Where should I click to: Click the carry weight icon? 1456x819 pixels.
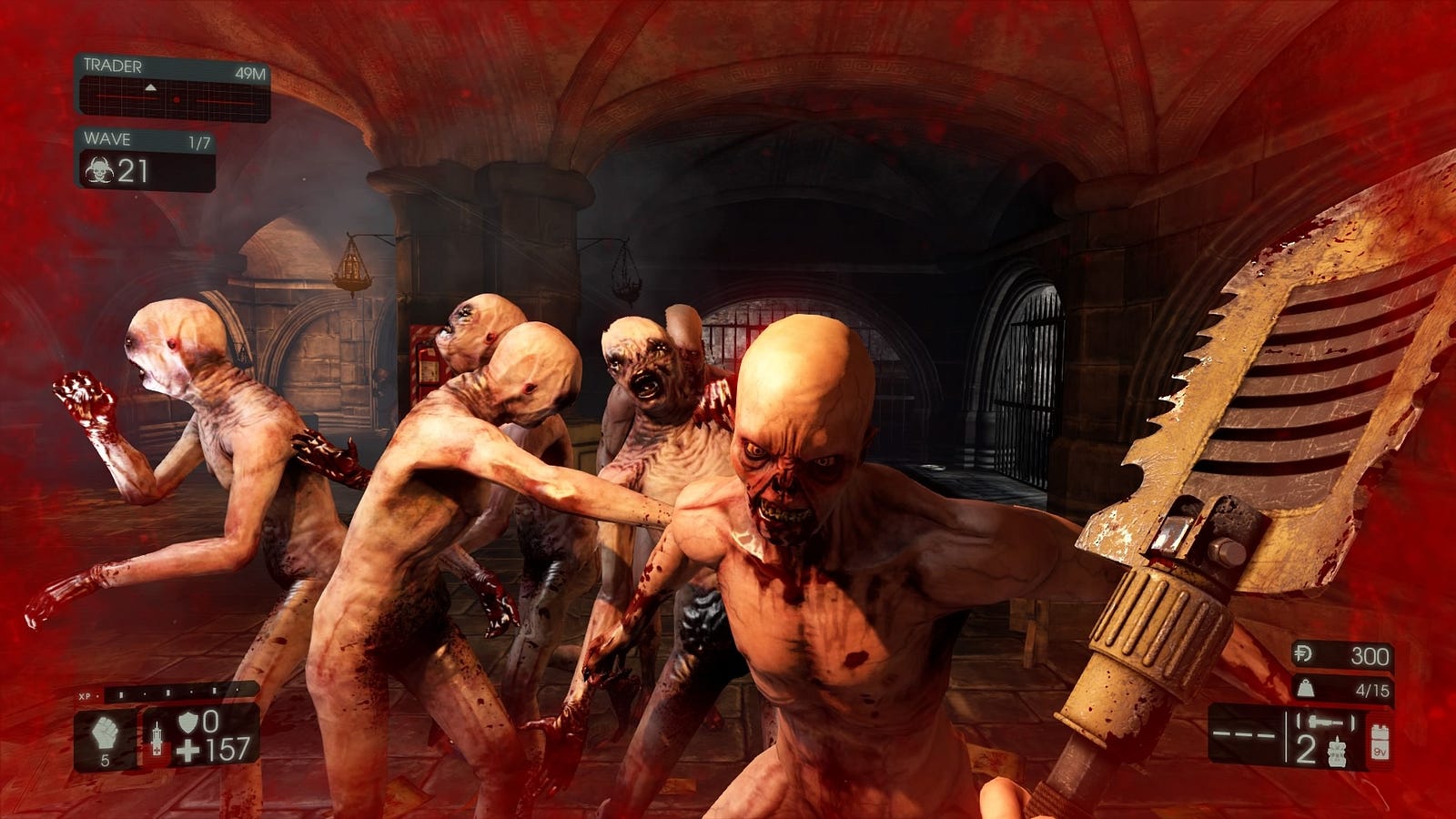[1306, 689]
